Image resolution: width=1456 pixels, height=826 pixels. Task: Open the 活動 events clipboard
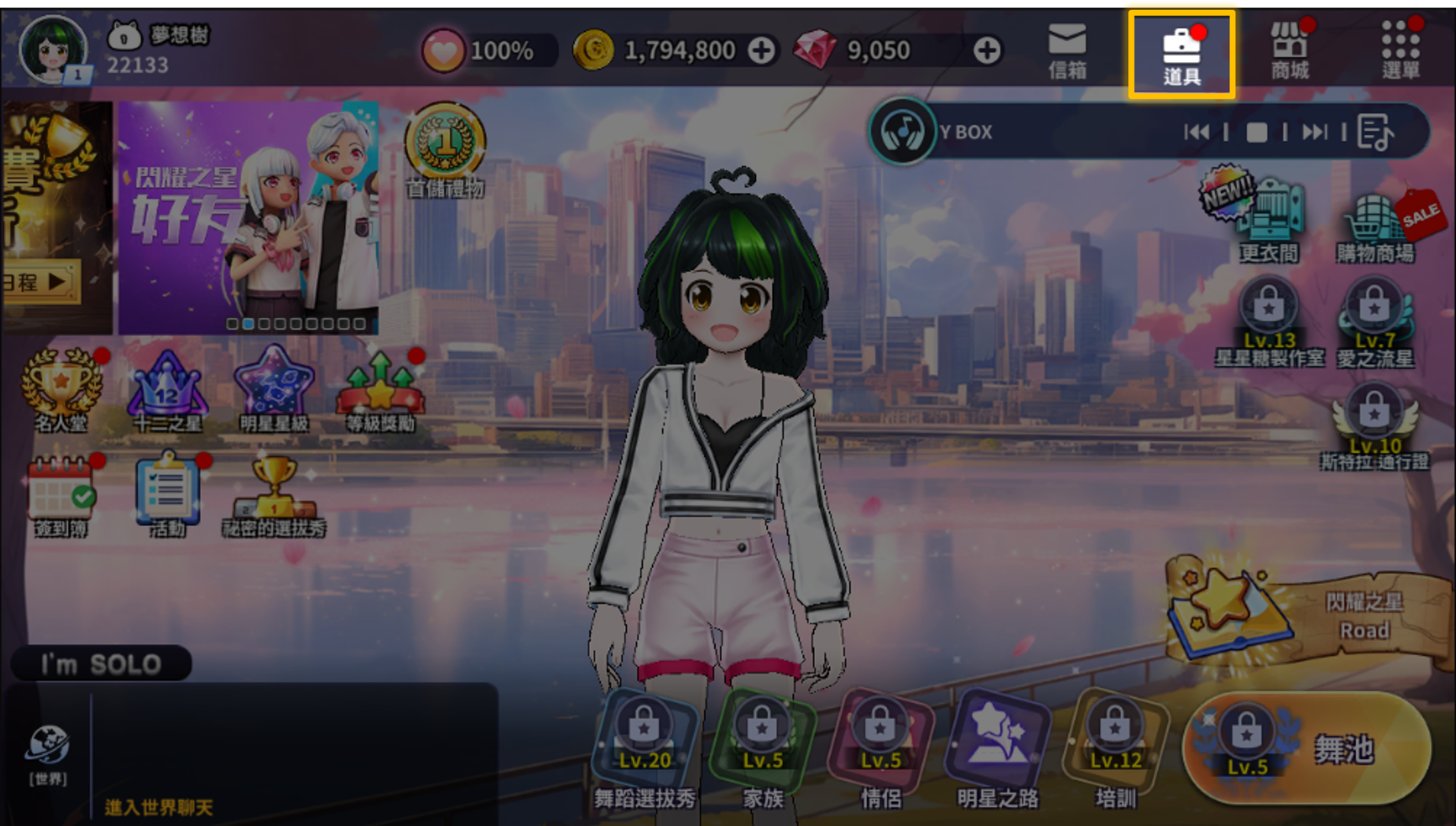[x=168, y=495]
